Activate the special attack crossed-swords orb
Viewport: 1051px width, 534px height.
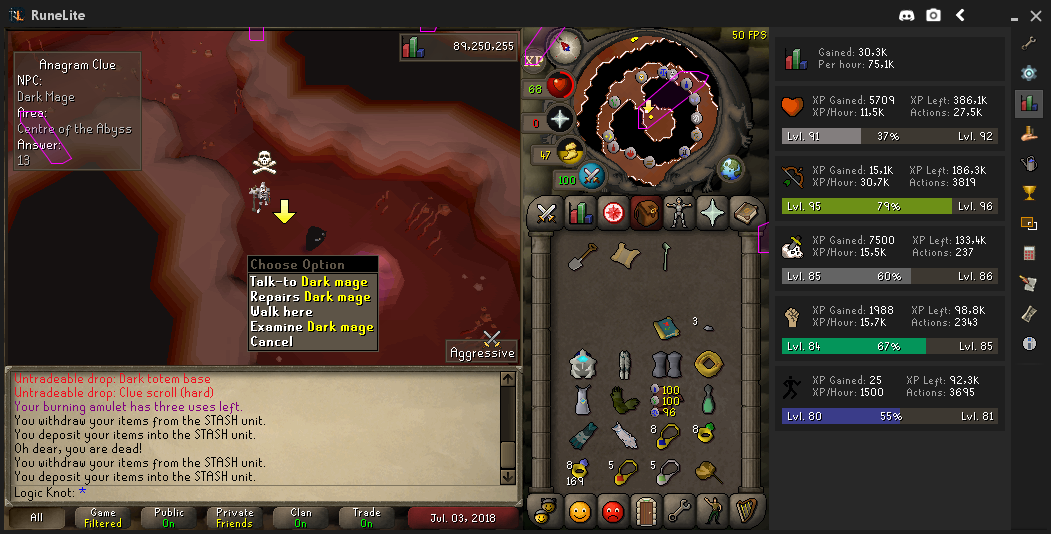coord(591,177)
